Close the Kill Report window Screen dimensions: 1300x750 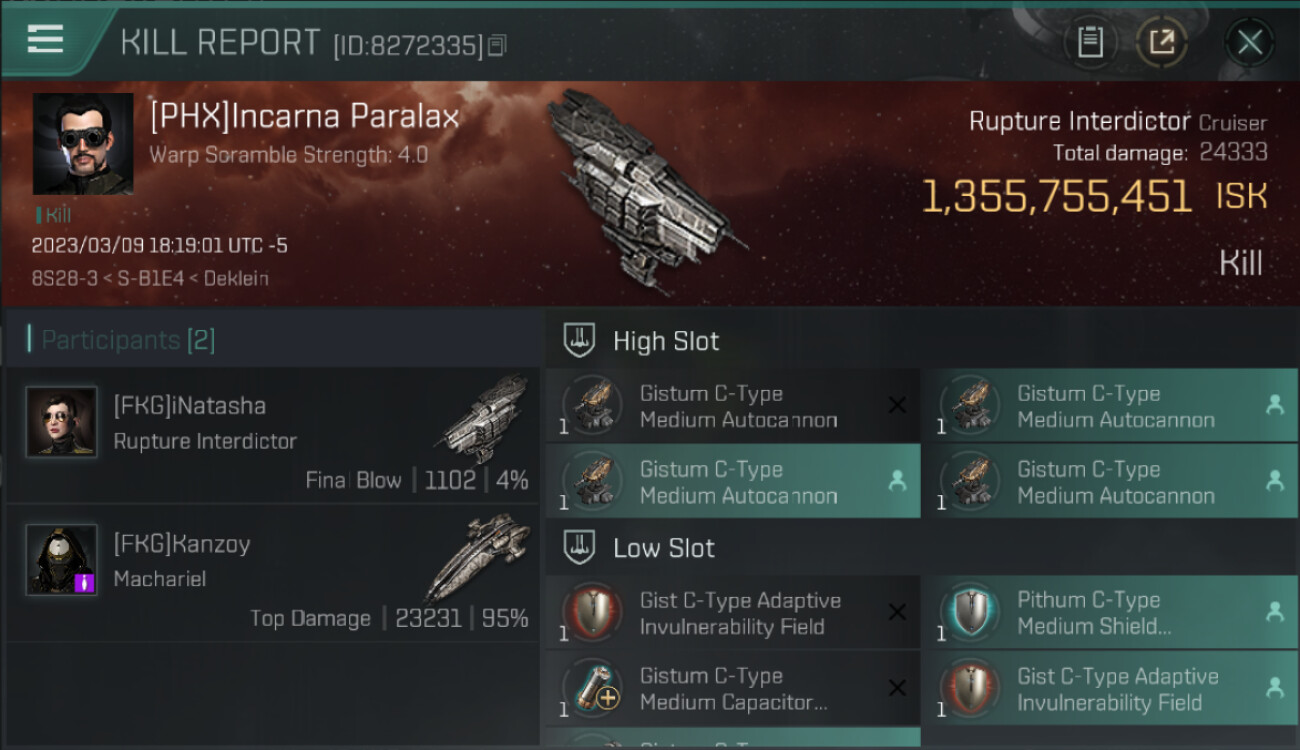1249,42
